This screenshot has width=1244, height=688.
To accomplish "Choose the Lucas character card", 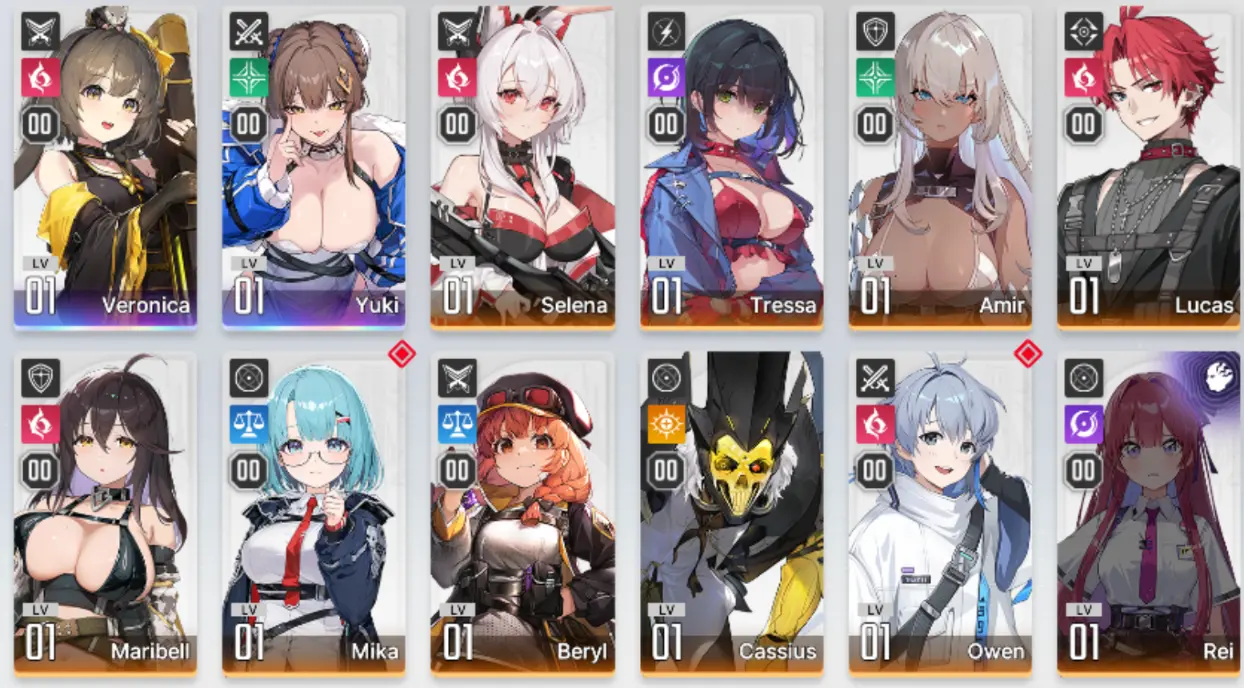I will click(x=1148, y=167).
